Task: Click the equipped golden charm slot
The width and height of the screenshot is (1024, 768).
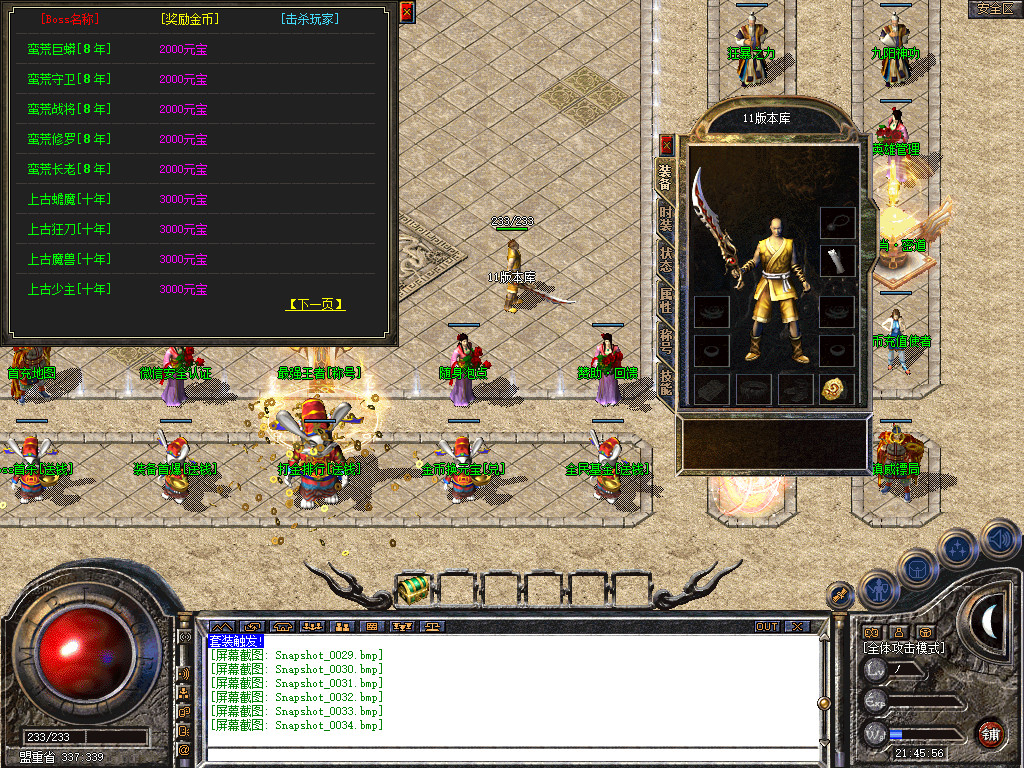Action: tap(837, 389)
